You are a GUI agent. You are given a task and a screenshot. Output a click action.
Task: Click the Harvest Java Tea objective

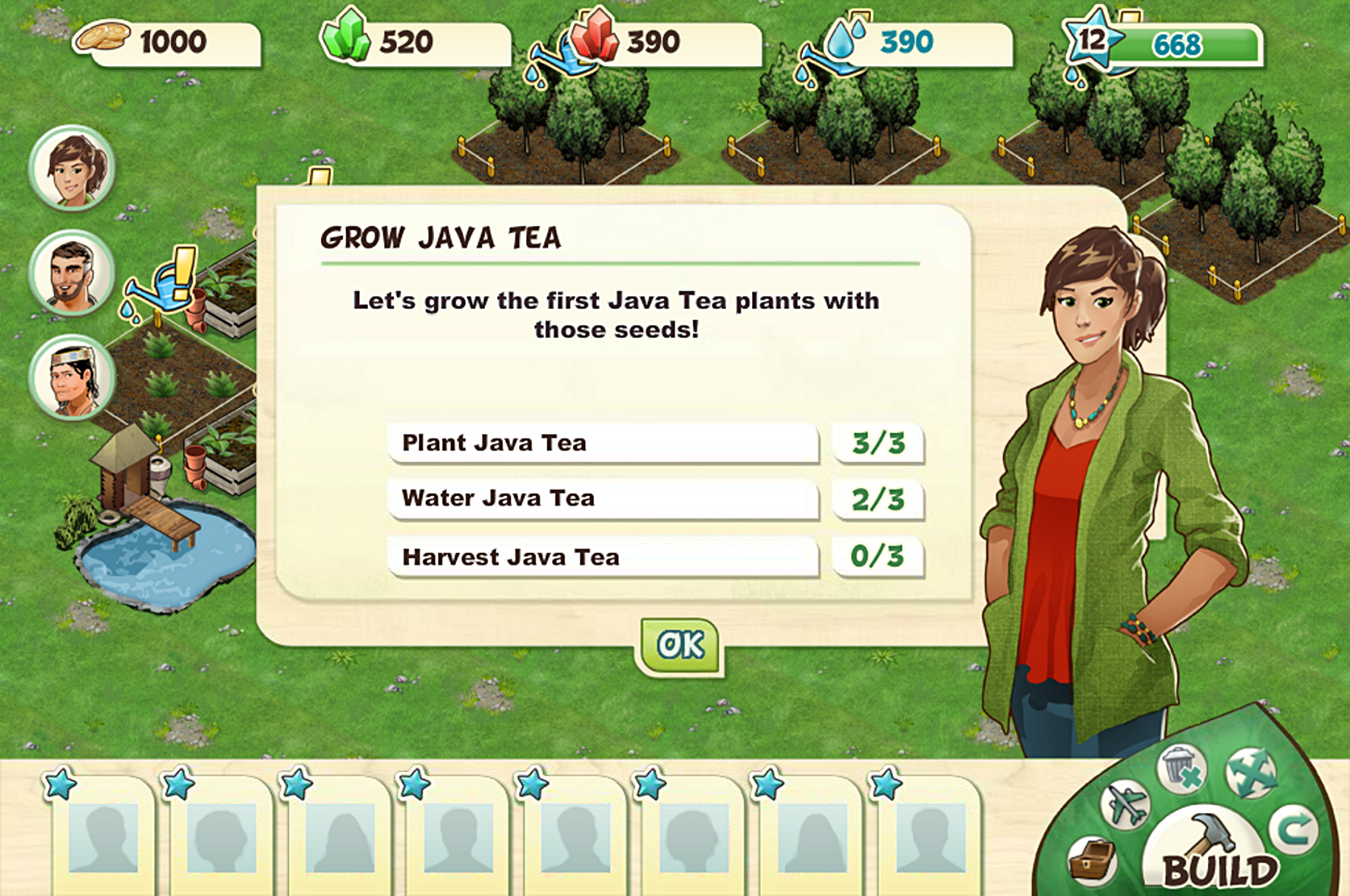[603, 557]
